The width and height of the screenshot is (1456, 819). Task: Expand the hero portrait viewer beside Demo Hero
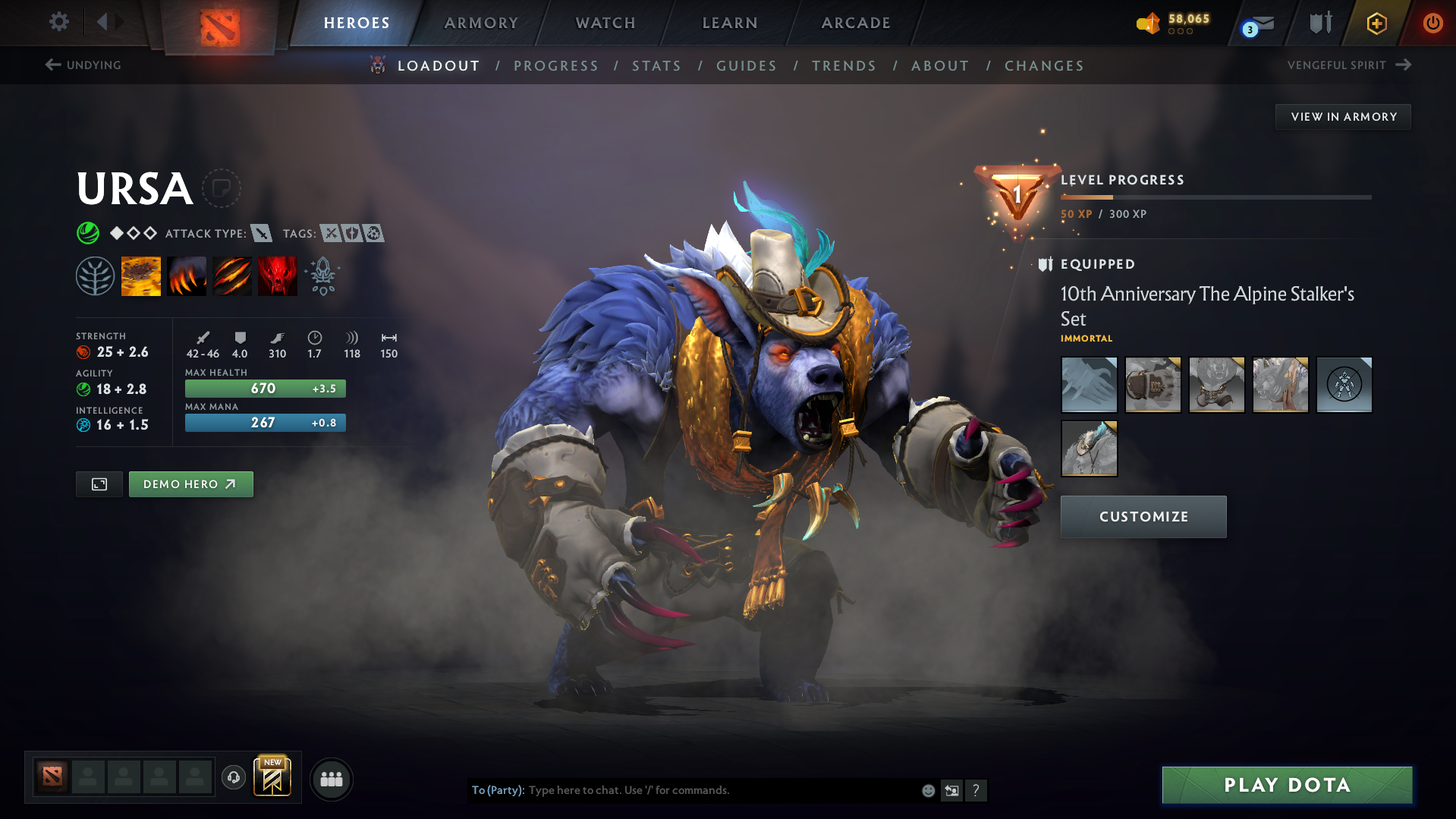pos(99,484)
